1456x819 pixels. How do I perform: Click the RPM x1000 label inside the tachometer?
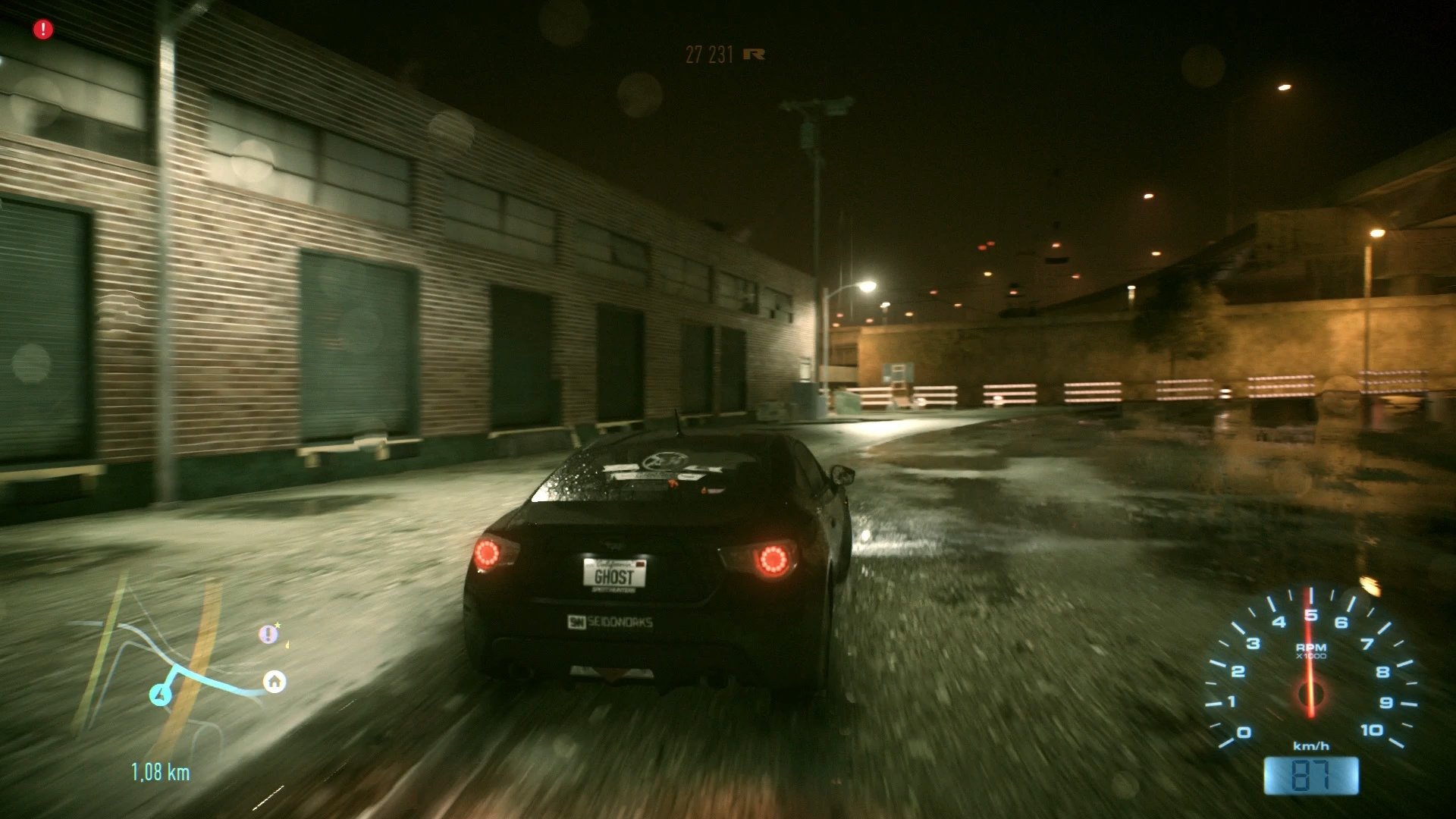tap(1313, 649)
